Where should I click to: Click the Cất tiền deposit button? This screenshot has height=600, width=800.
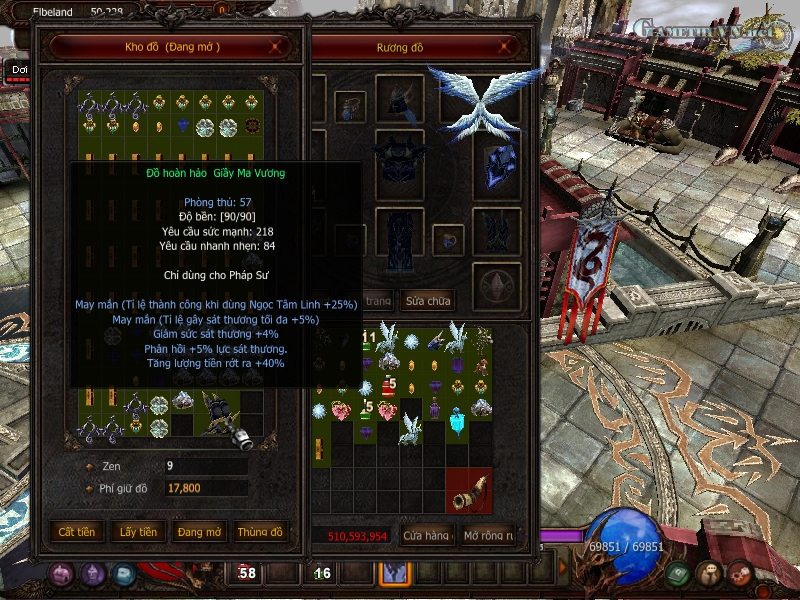77,532
